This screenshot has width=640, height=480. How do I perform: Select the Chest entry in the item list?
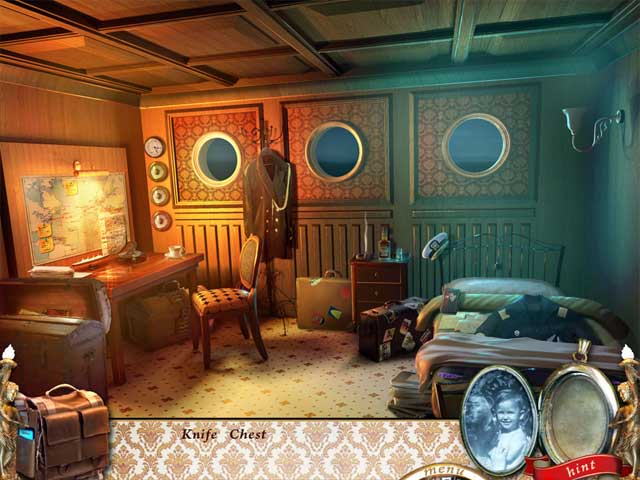coord(248,434)
